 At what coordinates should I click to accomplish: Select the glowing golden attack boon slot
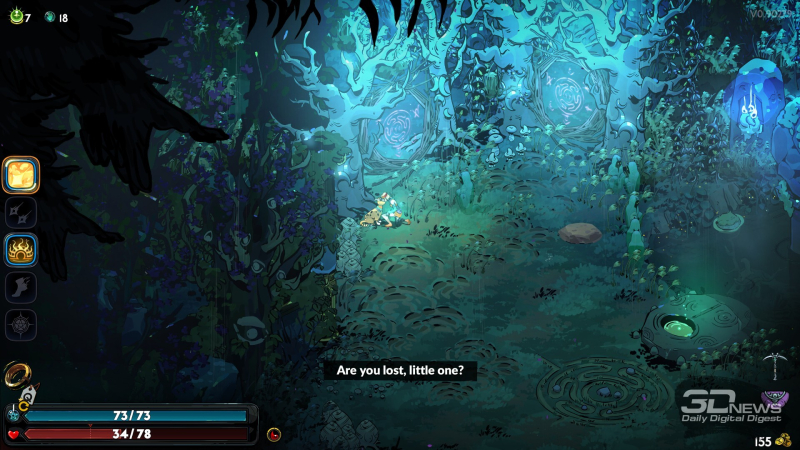tap(21, 175)
